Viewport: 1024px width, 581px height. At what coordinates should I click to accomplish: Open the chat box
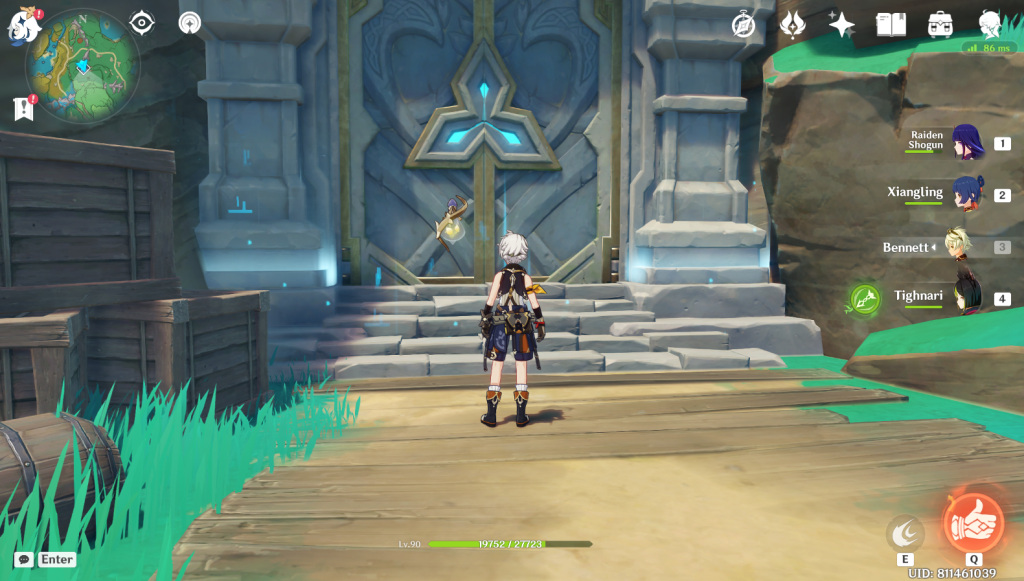(x=24, y=560)
